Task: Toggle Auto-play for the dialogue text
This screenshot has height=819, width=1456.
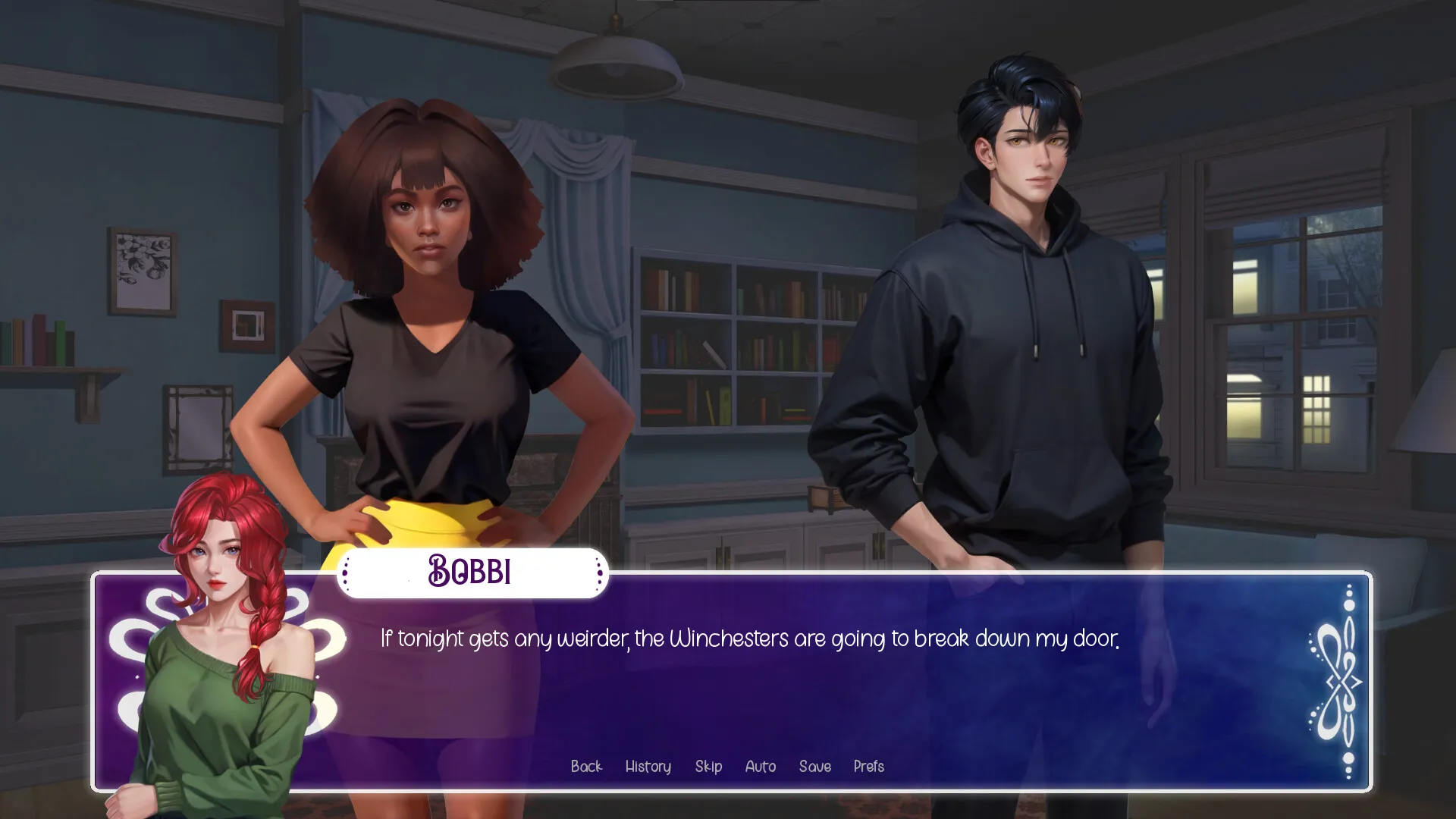Action: point(761,767)
